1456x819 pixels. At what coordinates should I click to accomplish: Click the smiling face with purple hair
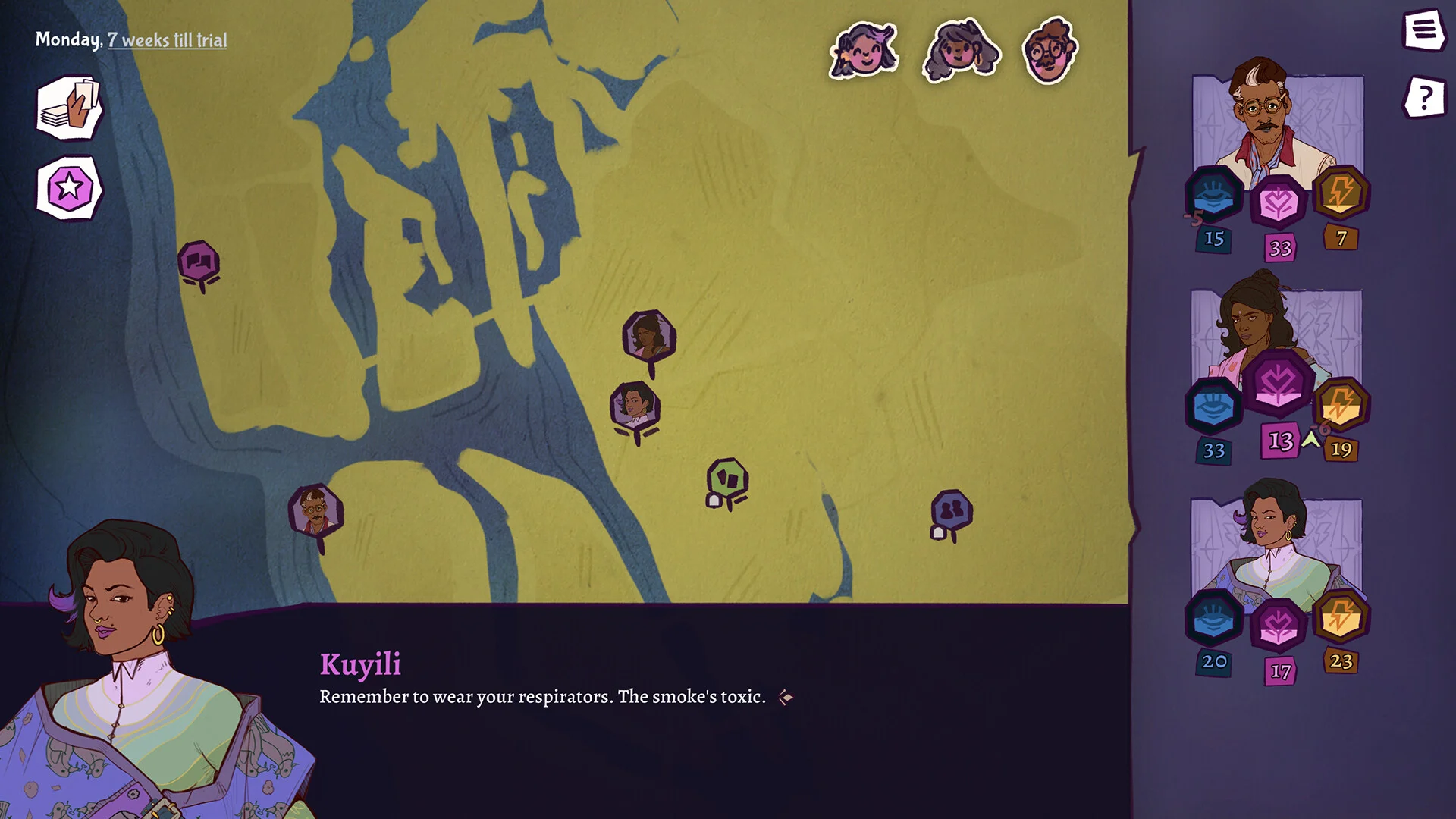point(864,52)
